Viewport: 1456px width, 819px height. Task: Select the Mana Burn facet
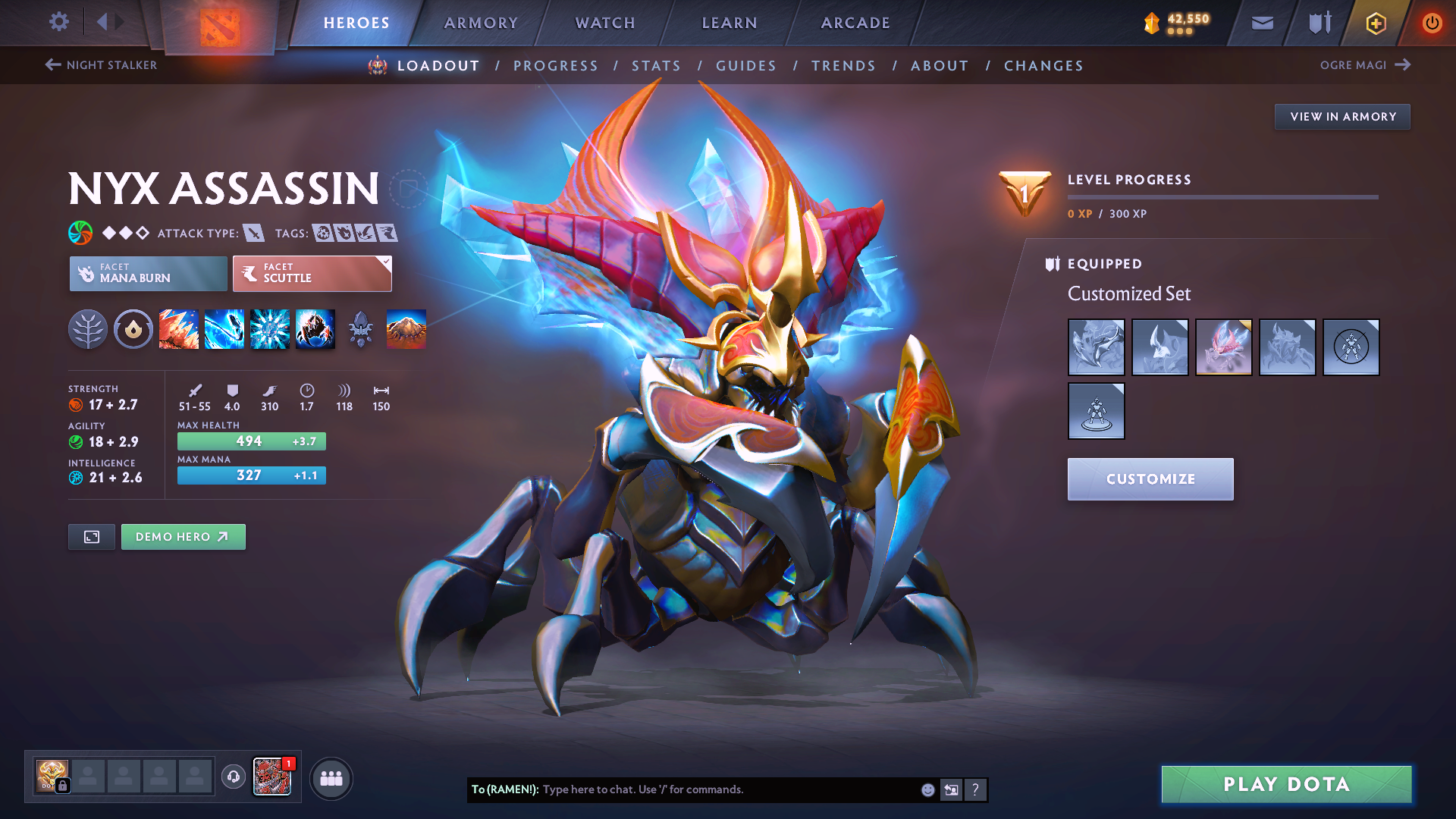click(148, 273)
